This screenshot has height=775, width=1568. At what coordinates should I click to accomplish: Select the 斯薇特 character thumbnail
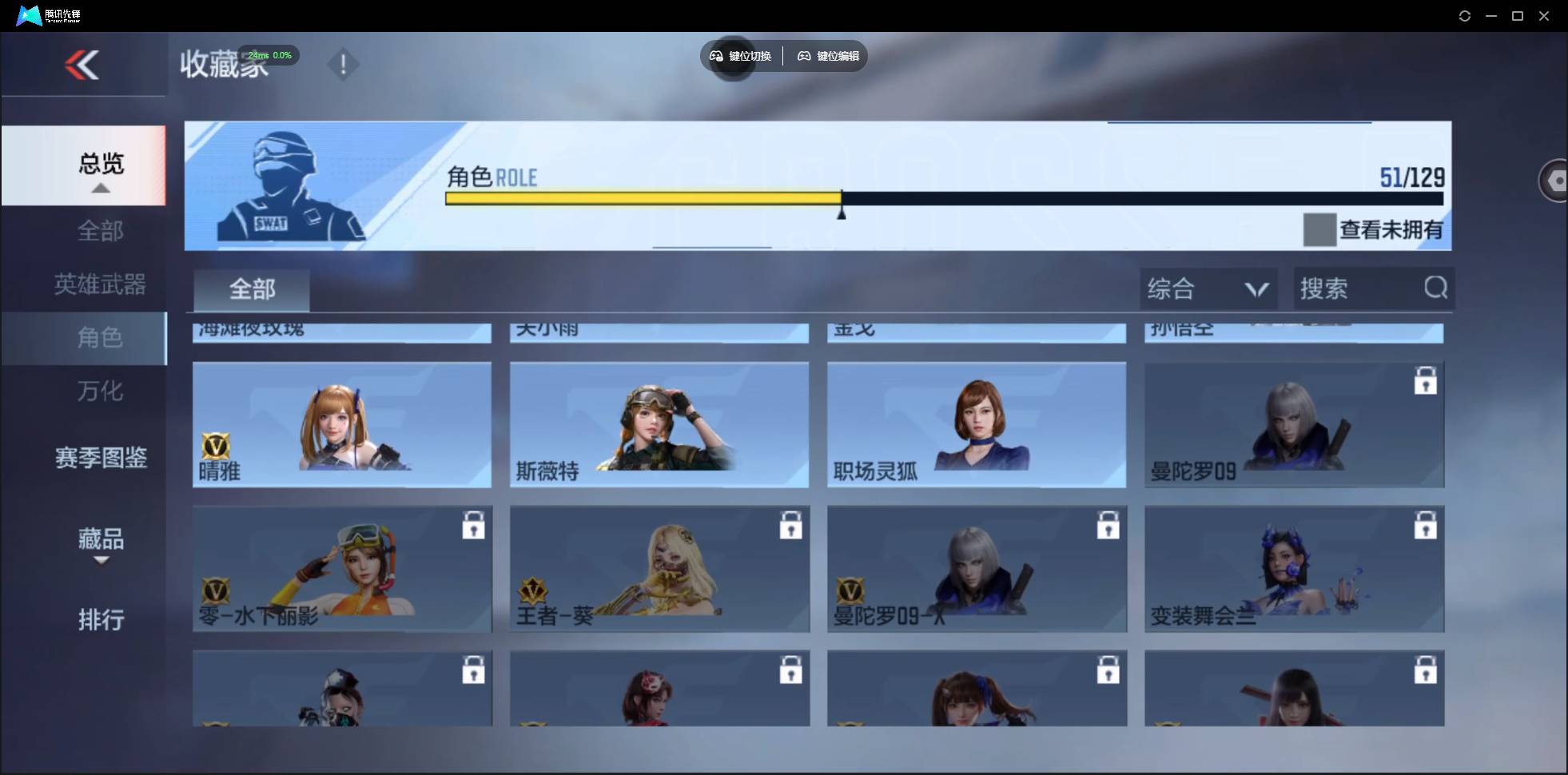(x=659, y=424)
